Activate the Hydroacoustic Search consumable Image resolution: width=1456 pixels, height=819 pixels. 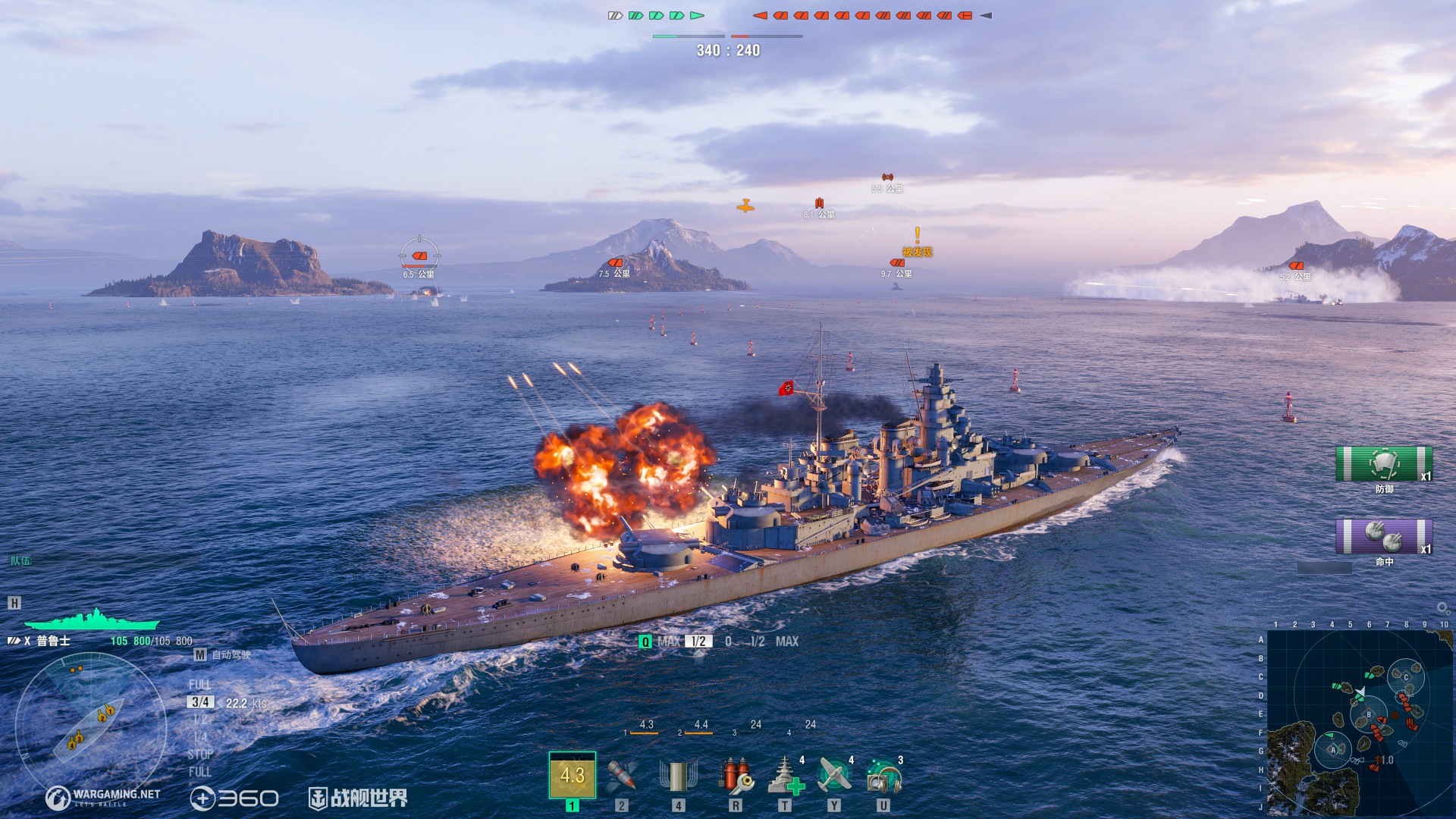point(883,776)
